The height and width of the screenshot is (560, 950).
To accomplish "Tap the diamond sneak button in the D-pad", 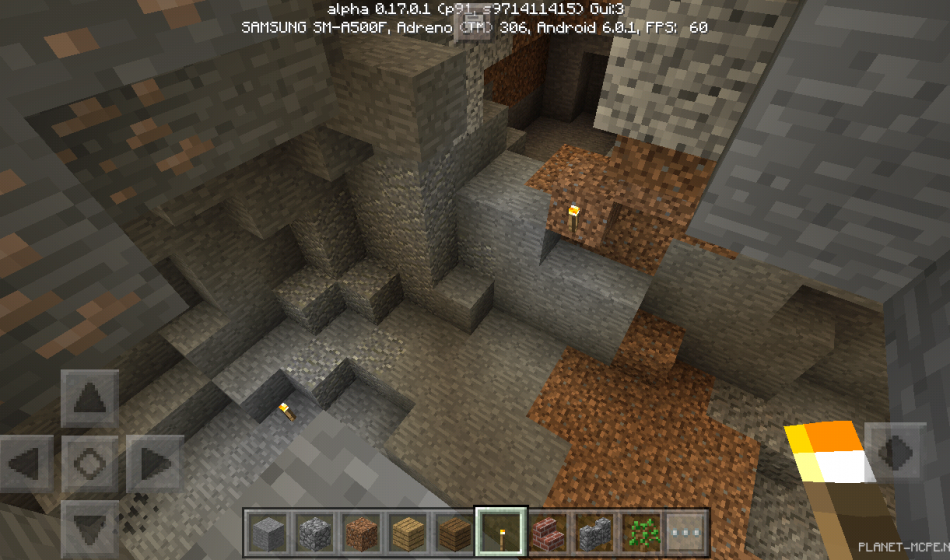I will point(90,464).
